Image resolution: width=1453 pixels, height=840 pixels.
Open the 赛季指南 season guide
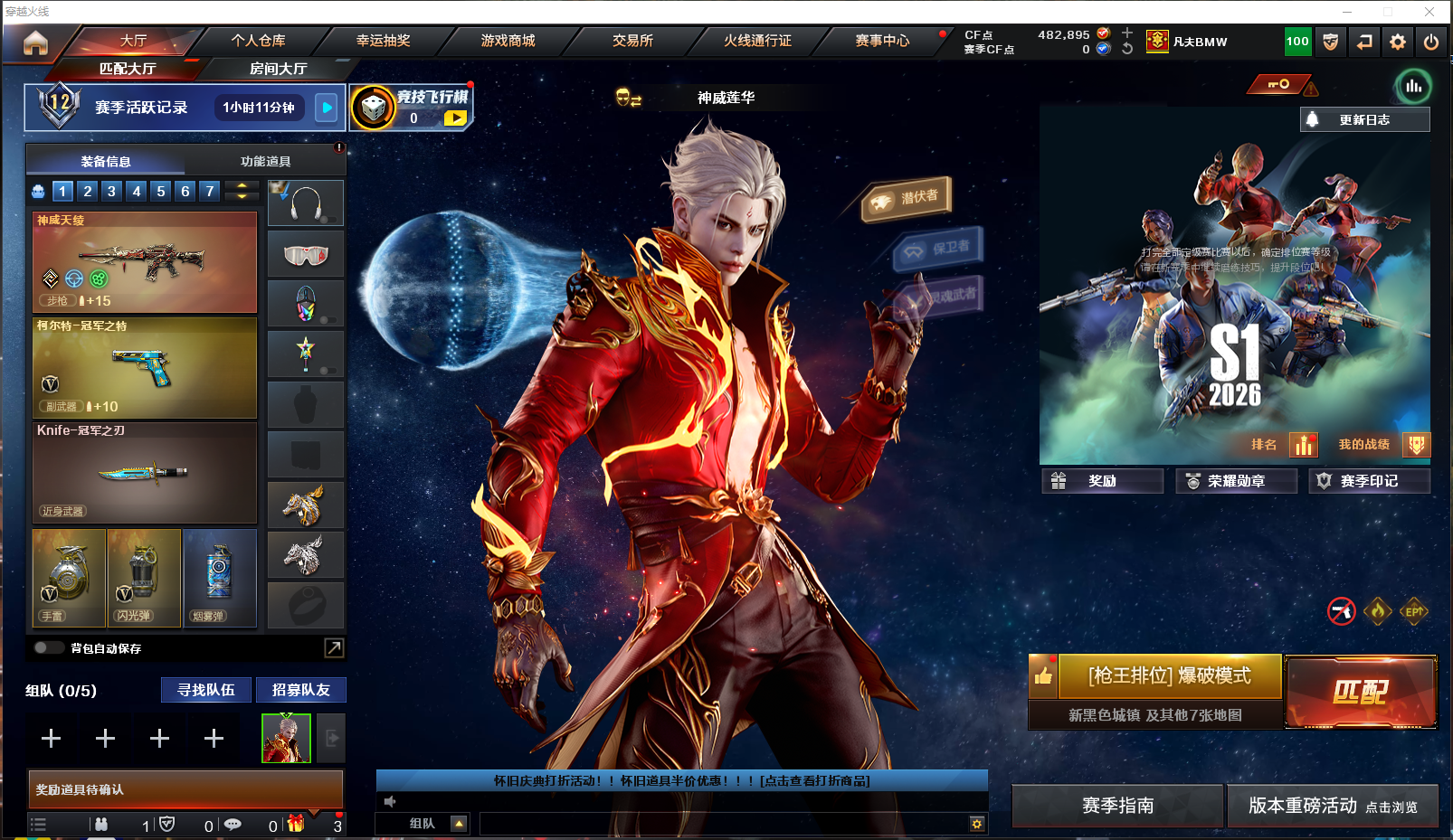pos(1117,806)
